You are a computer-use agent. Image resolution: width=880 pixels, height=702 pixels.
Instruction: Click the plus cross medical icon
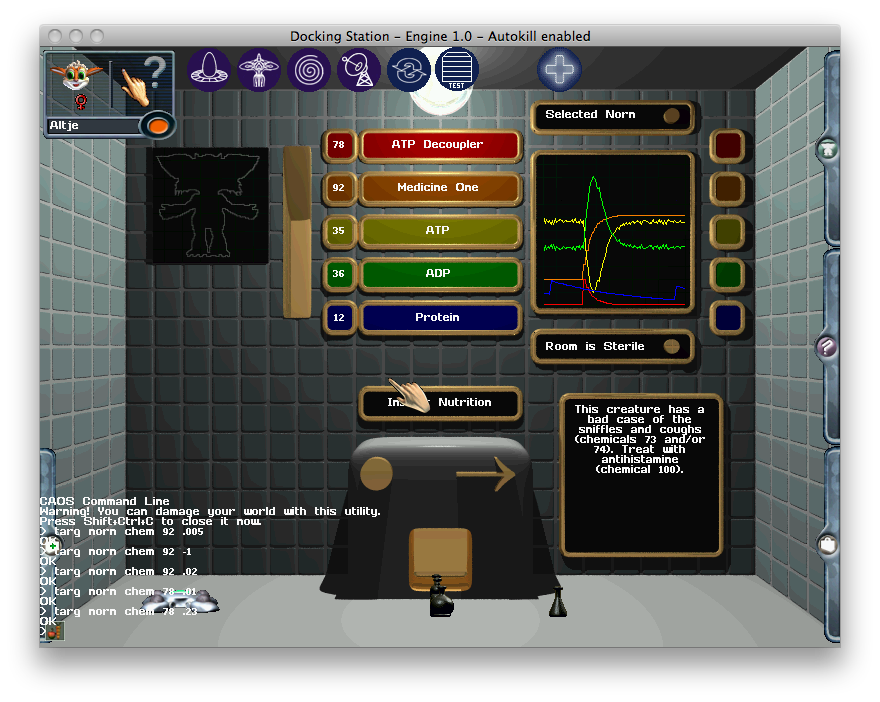[559, 70]
